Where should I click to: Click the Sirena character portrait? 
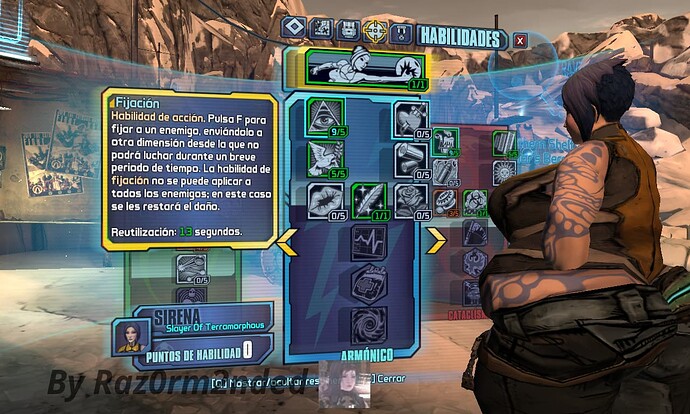point(127,335)
